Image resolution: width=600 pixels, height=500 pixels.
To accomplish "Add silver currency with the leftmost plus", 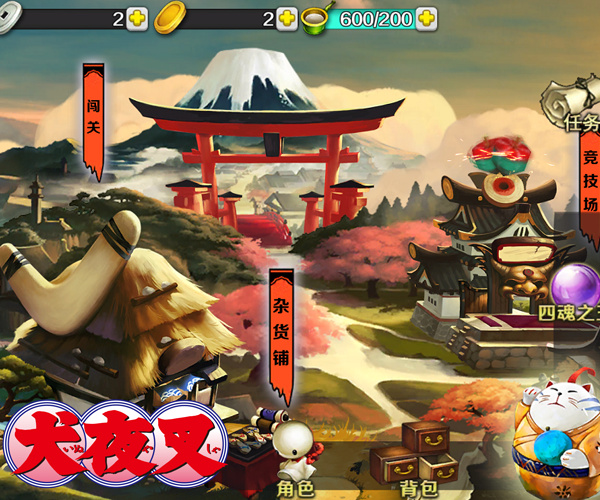I will 137,18.
